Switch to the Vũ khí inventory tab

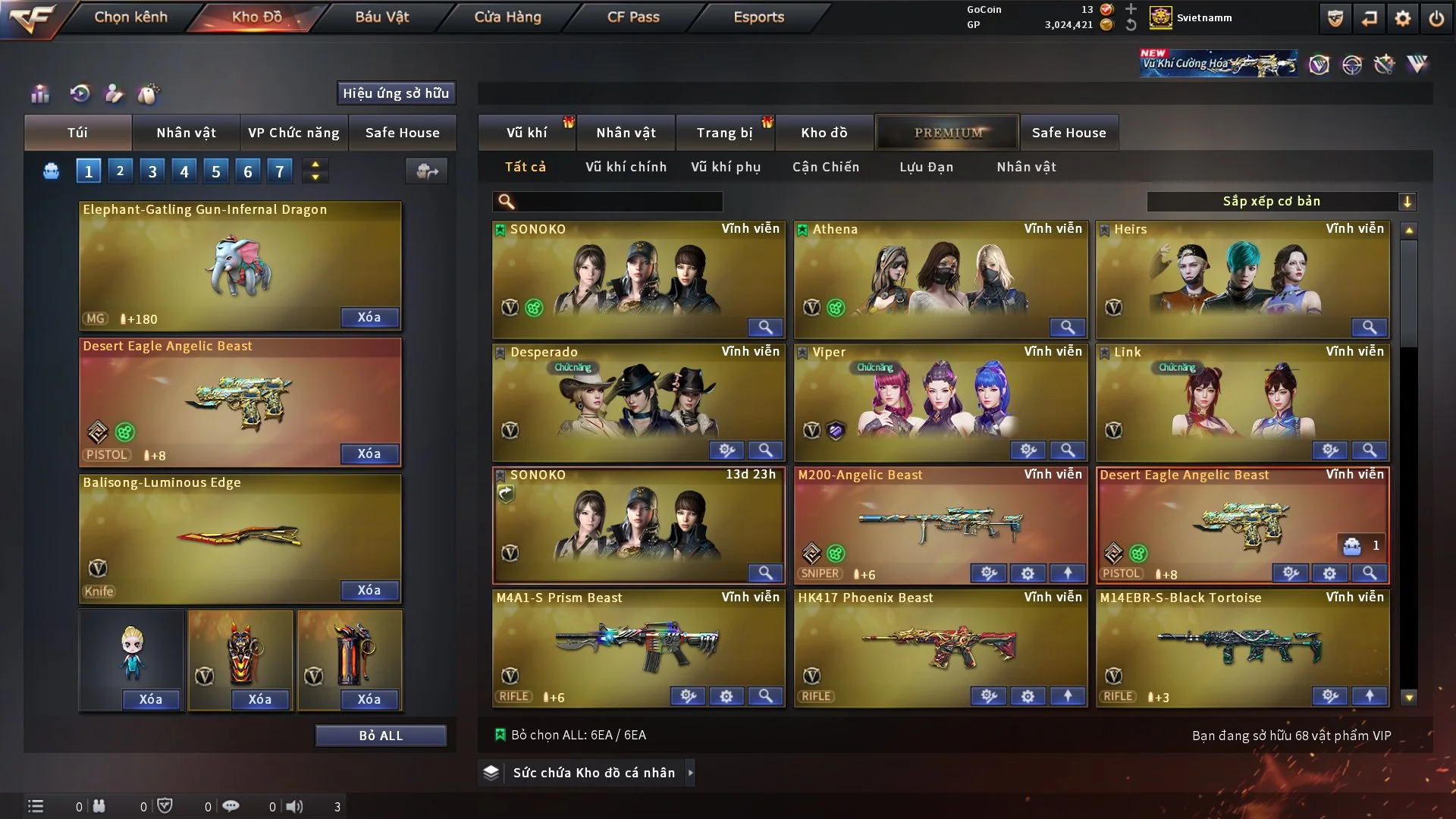[x=526, y=133]
